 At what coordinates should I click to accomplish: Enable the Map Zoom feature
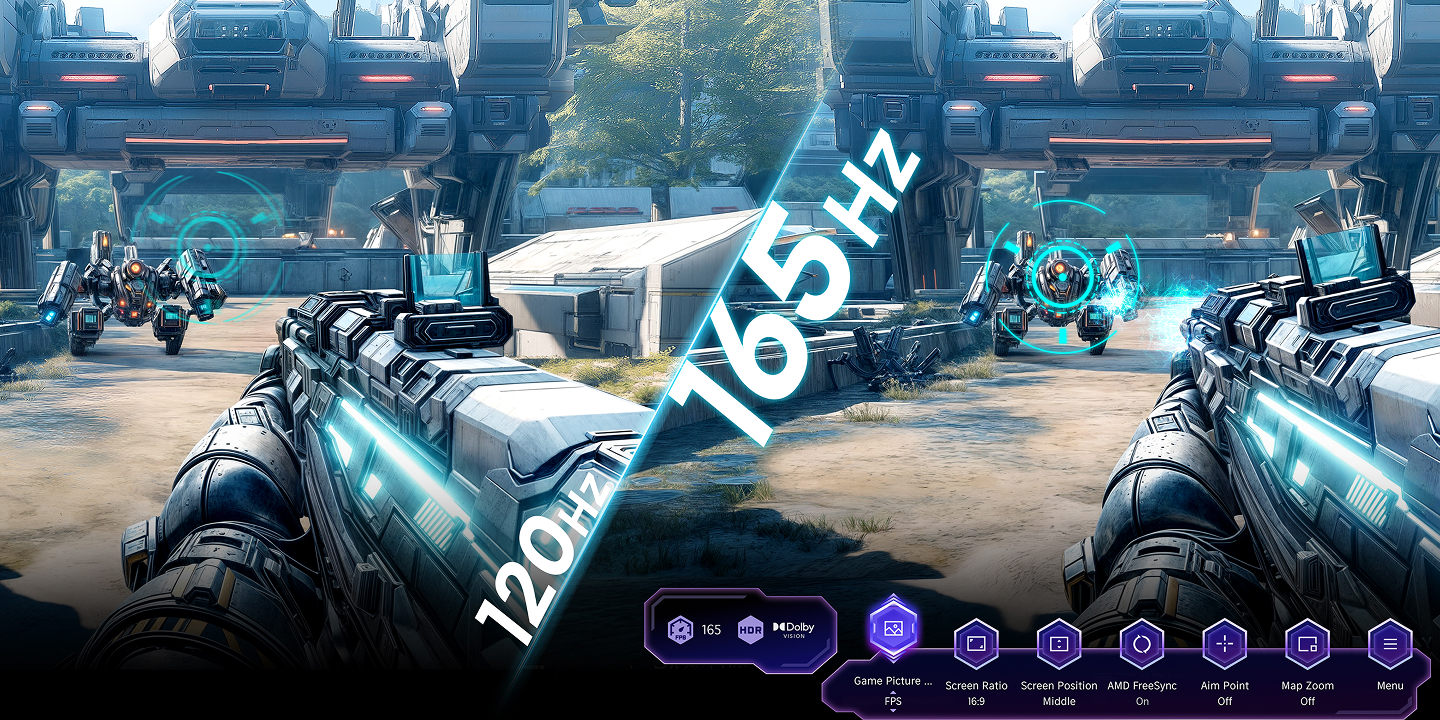[x=1306, y=644]
